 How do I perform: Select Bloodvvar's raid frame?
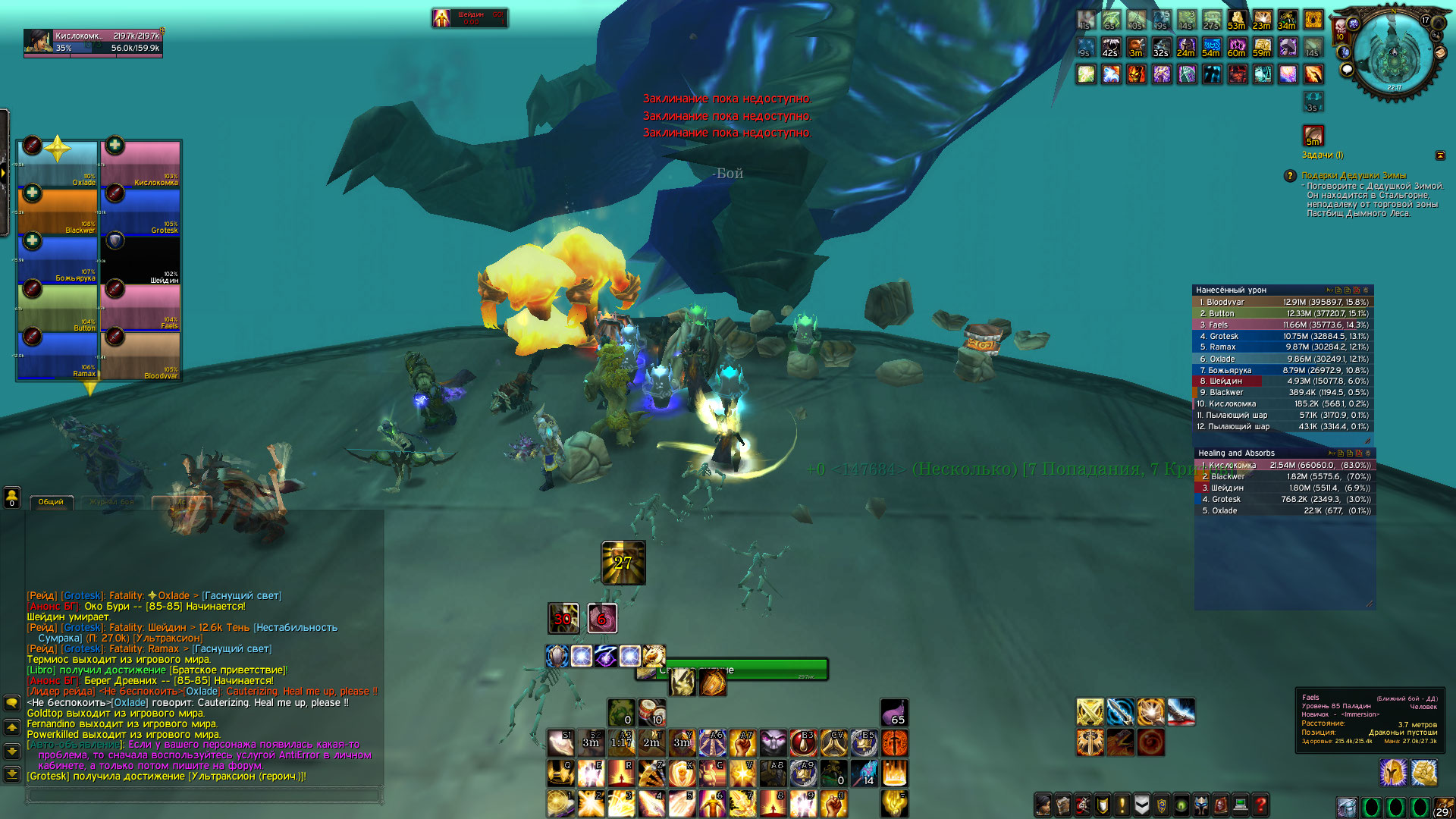coord(141,356)
